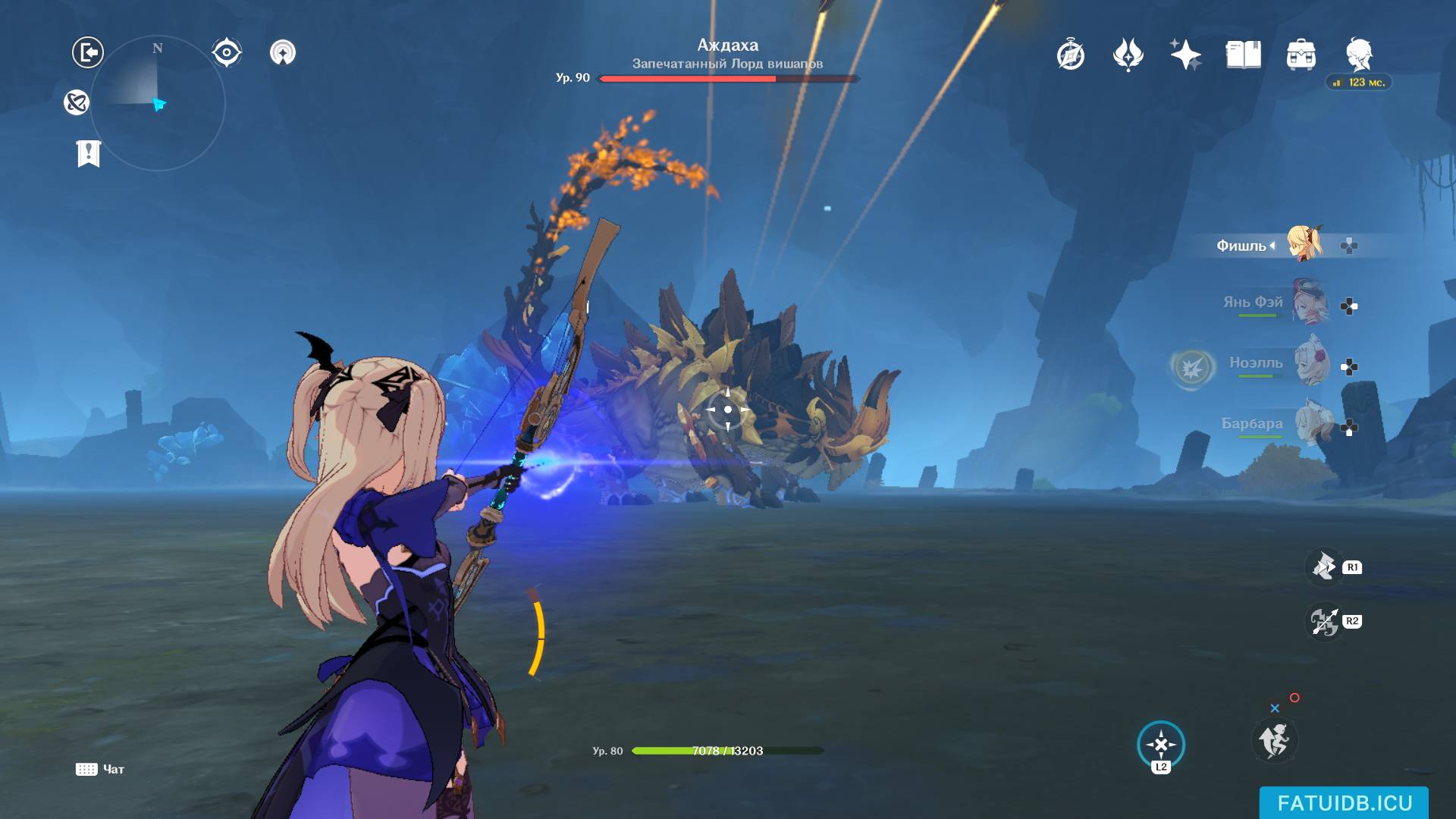The height and width of the screenshot is (819, 1456).
Task: Activate the elemental burst icon
Action: point(1324,622)
